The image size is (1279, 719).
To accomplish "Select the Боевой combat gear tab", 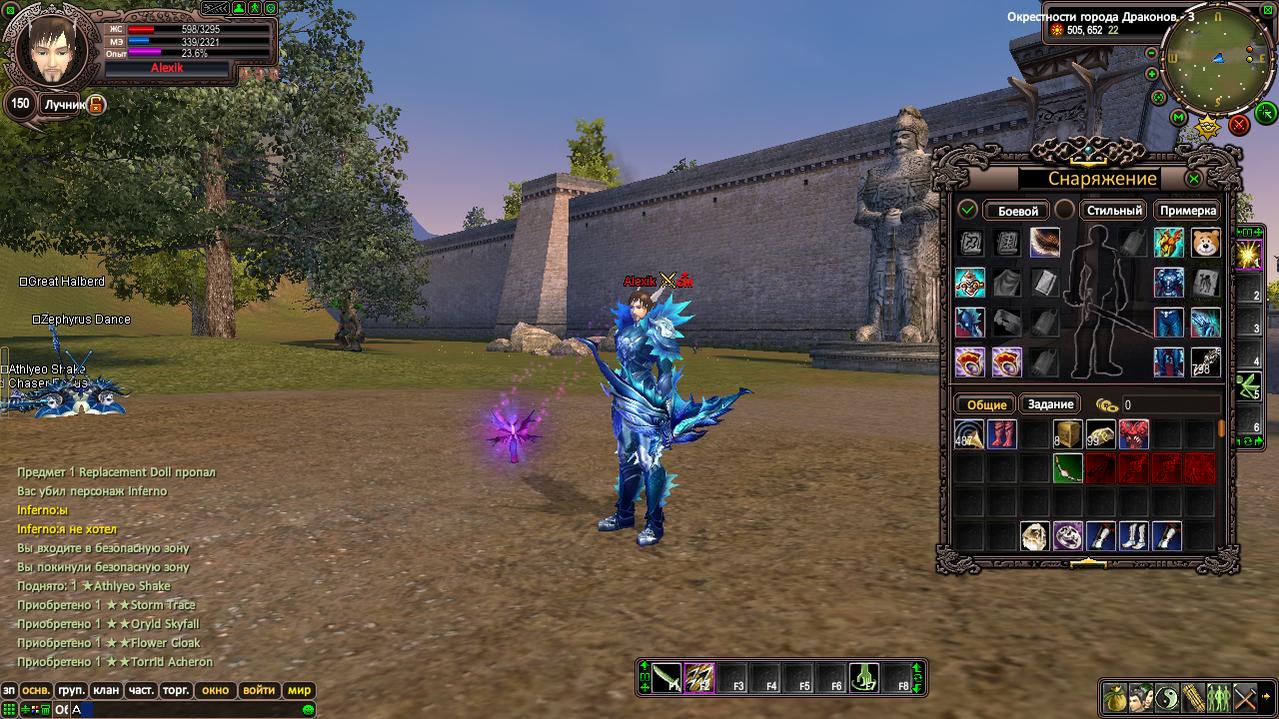I will (1018, 211).
